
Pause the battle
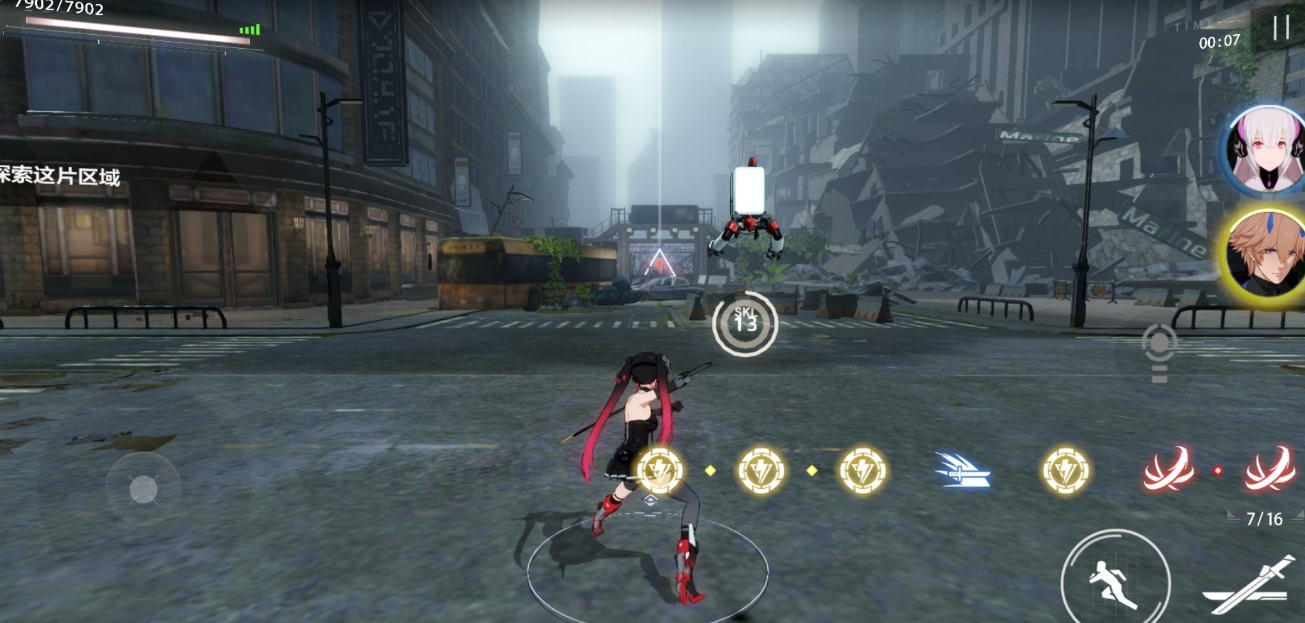point(1281,28)
